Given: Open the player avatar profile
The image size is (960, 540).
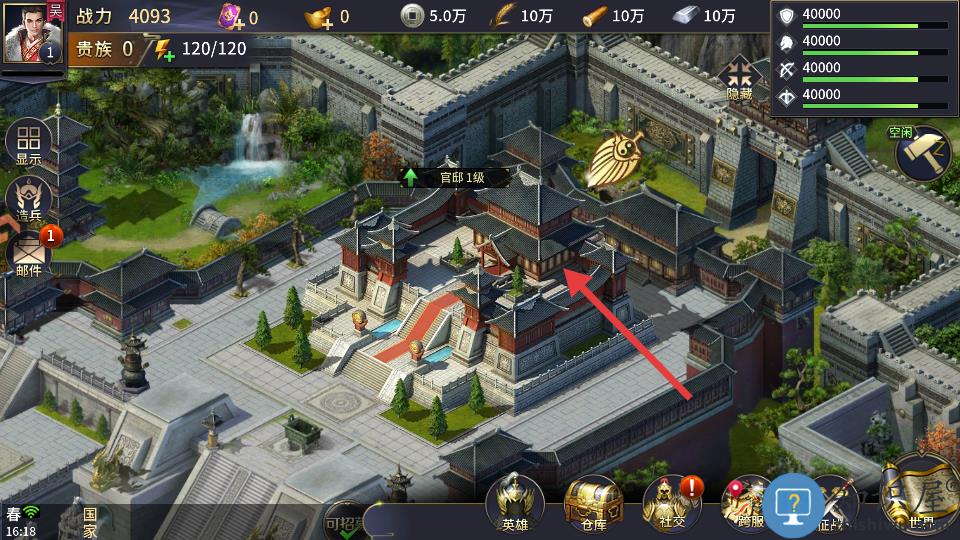Looking at the screenshot, I should 33,32.
